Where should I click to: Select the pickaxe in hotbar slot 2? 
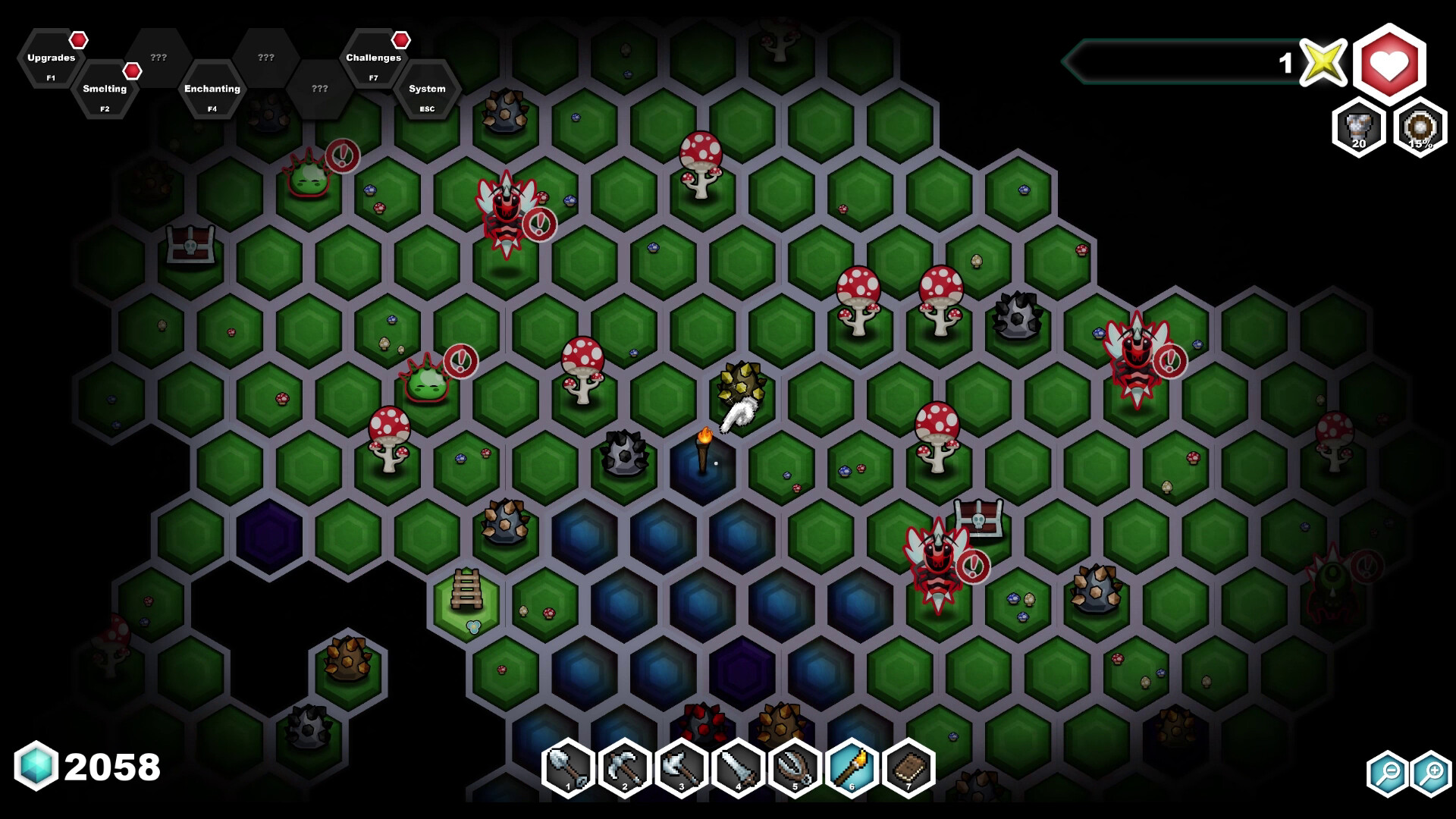click(x=624, y=768)
